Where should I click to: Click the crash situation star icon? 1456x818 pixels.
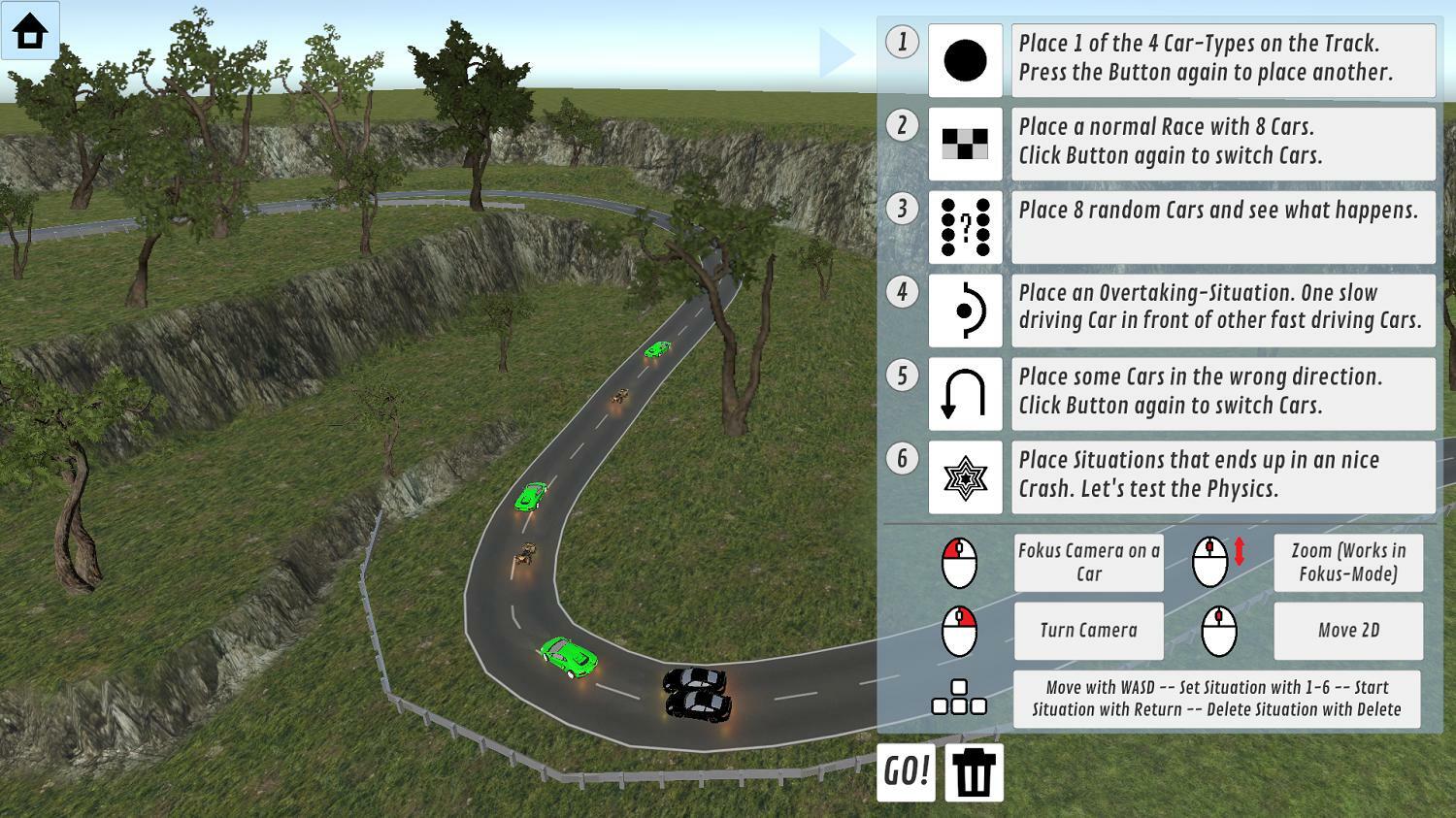pos(965,476)
